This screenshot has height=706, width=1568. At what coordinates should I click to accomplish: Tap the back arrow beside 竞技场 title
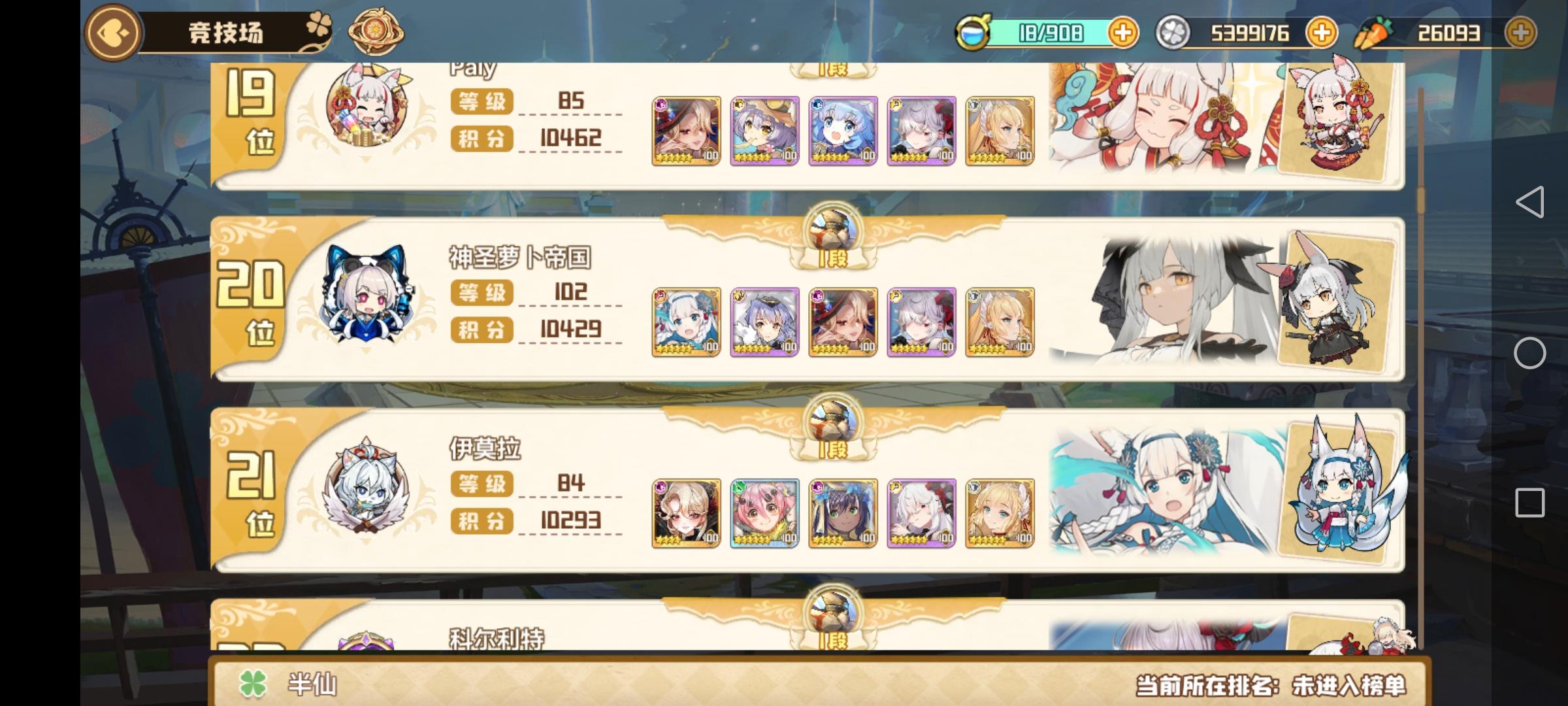112,33
